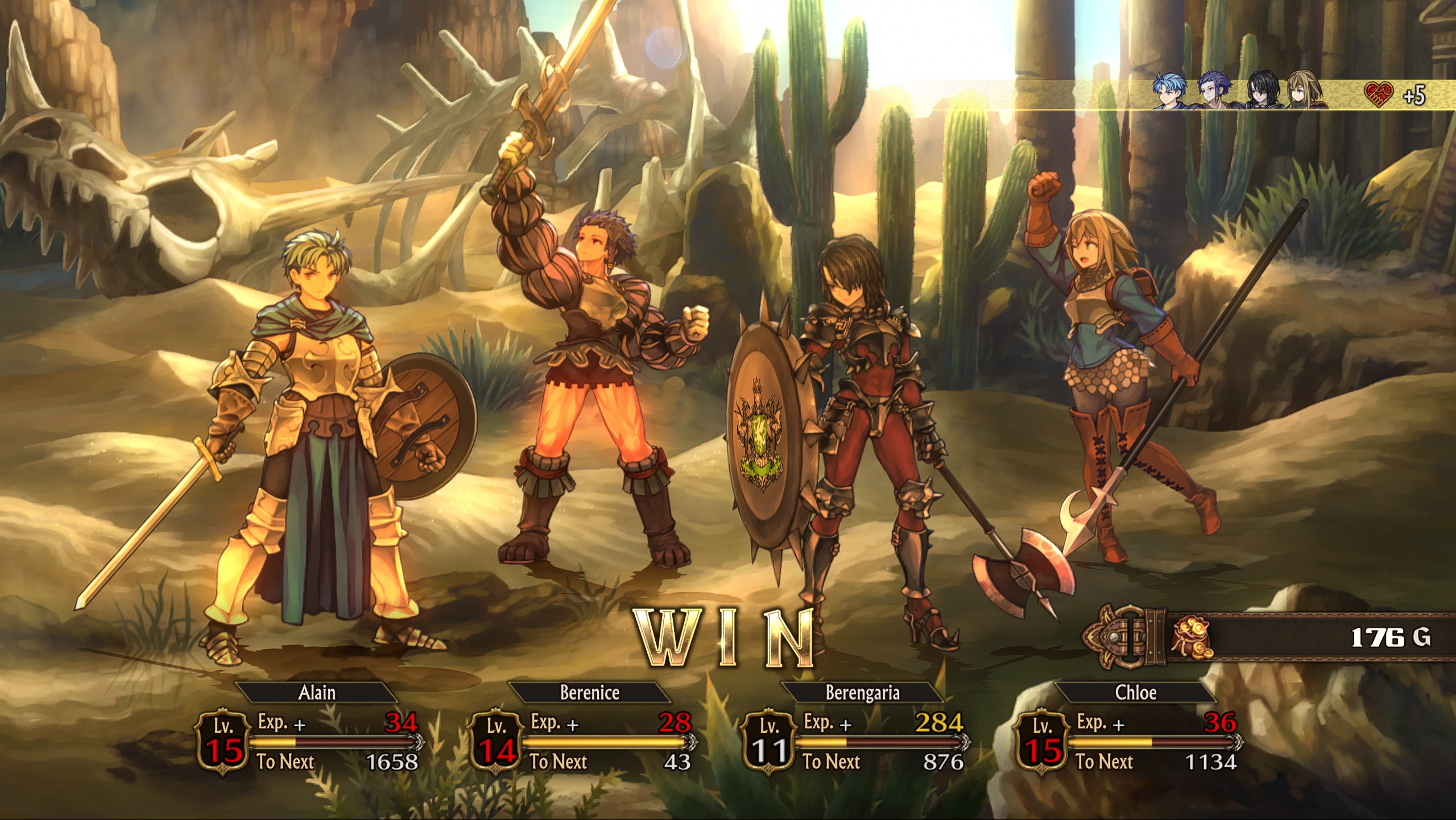
Task: Select Berenice's name plate
Action: (x=589, y=692)
